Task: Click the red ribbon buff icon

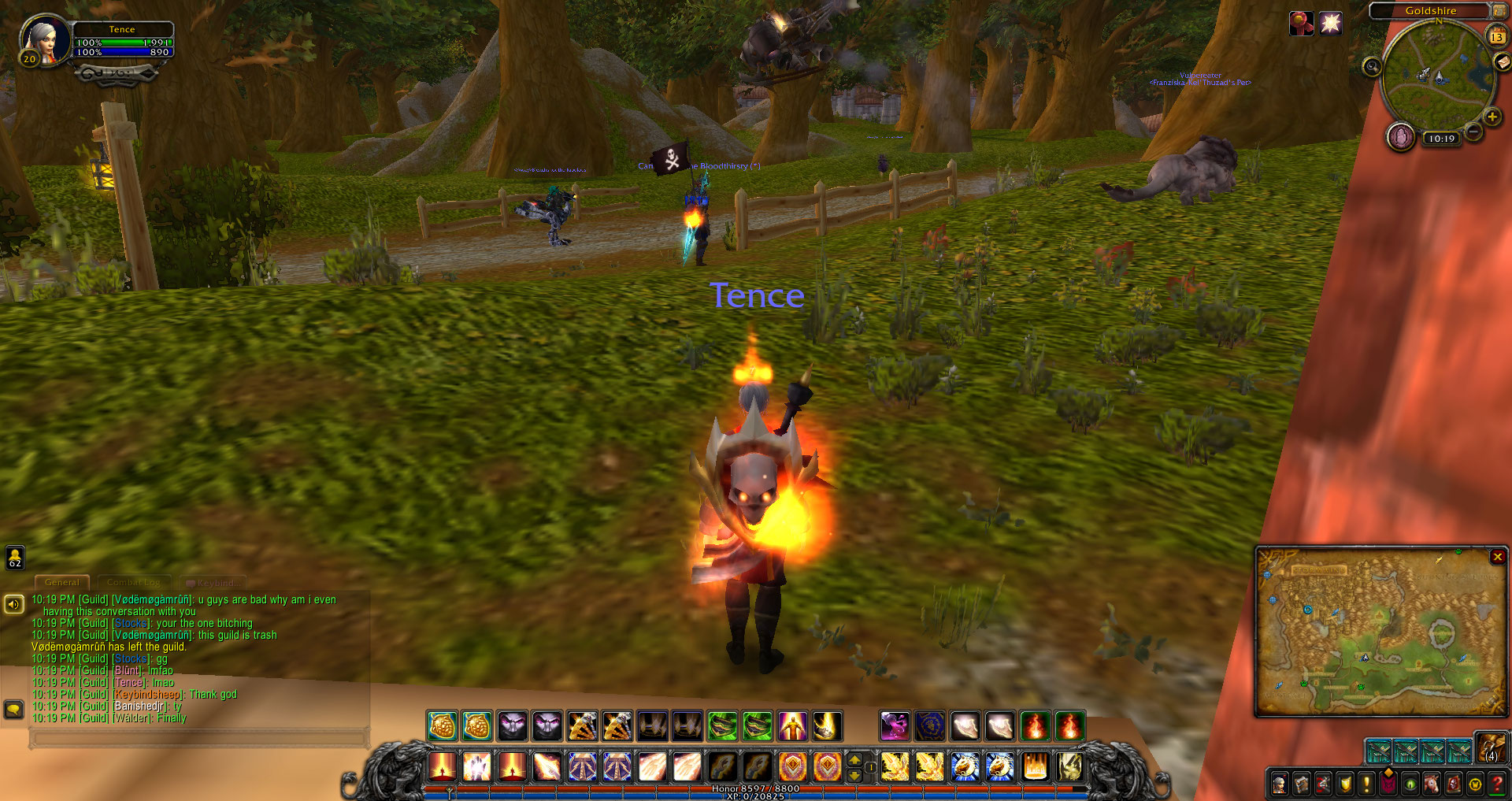Action: 1301,24
